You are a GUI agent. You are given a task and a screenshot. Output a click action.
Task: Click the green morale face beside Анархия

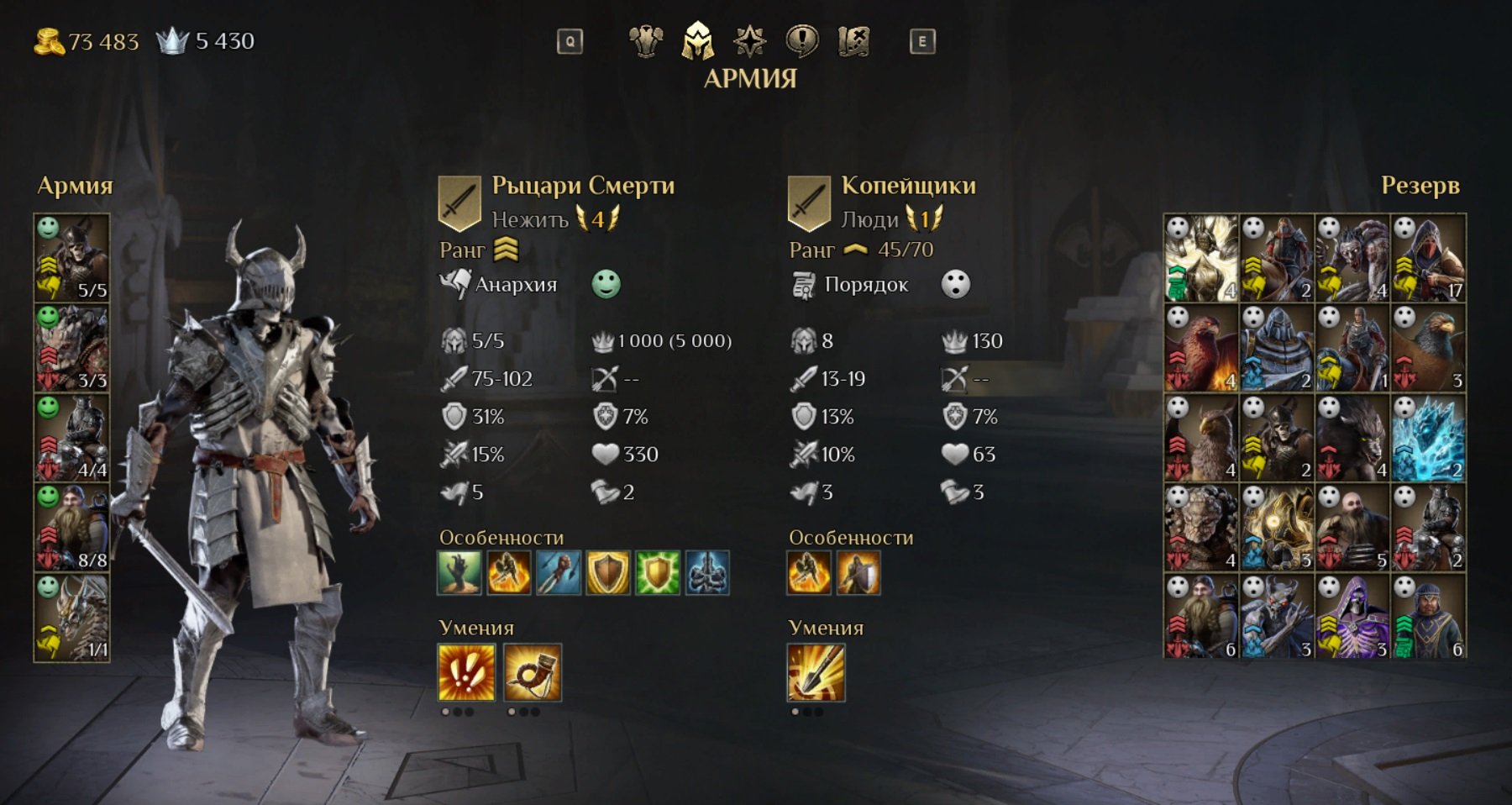click(606, 284)
